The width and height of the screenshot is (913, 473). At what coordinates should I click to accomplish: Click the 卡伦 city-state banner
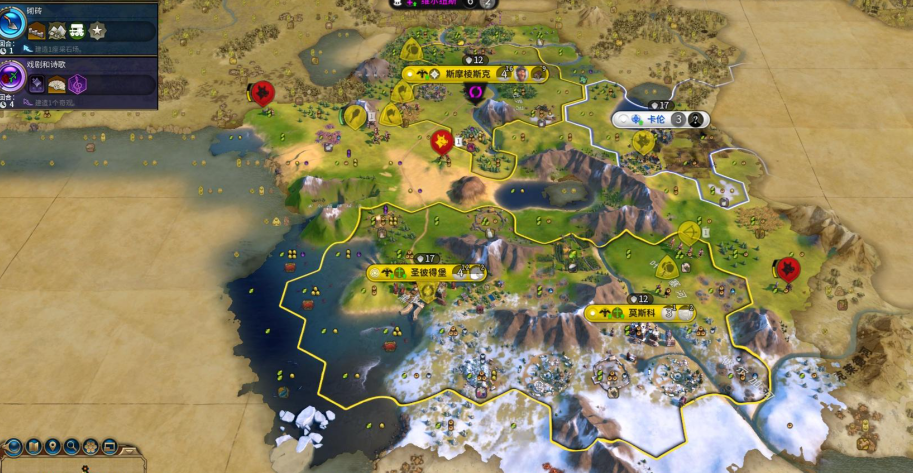pos(657,119)
